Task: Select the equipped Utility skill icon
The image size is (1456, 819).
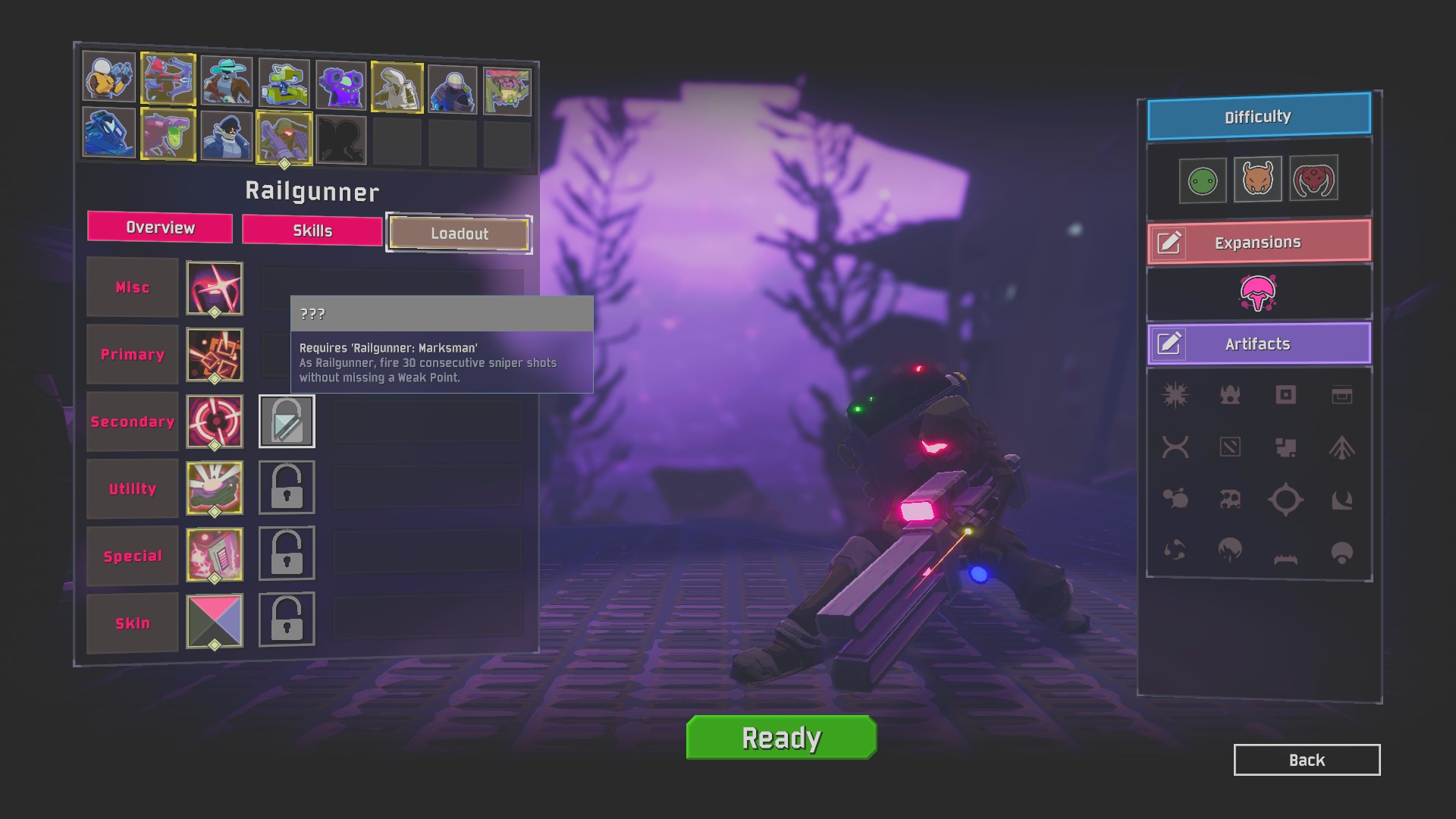Action: coord(215,488)
